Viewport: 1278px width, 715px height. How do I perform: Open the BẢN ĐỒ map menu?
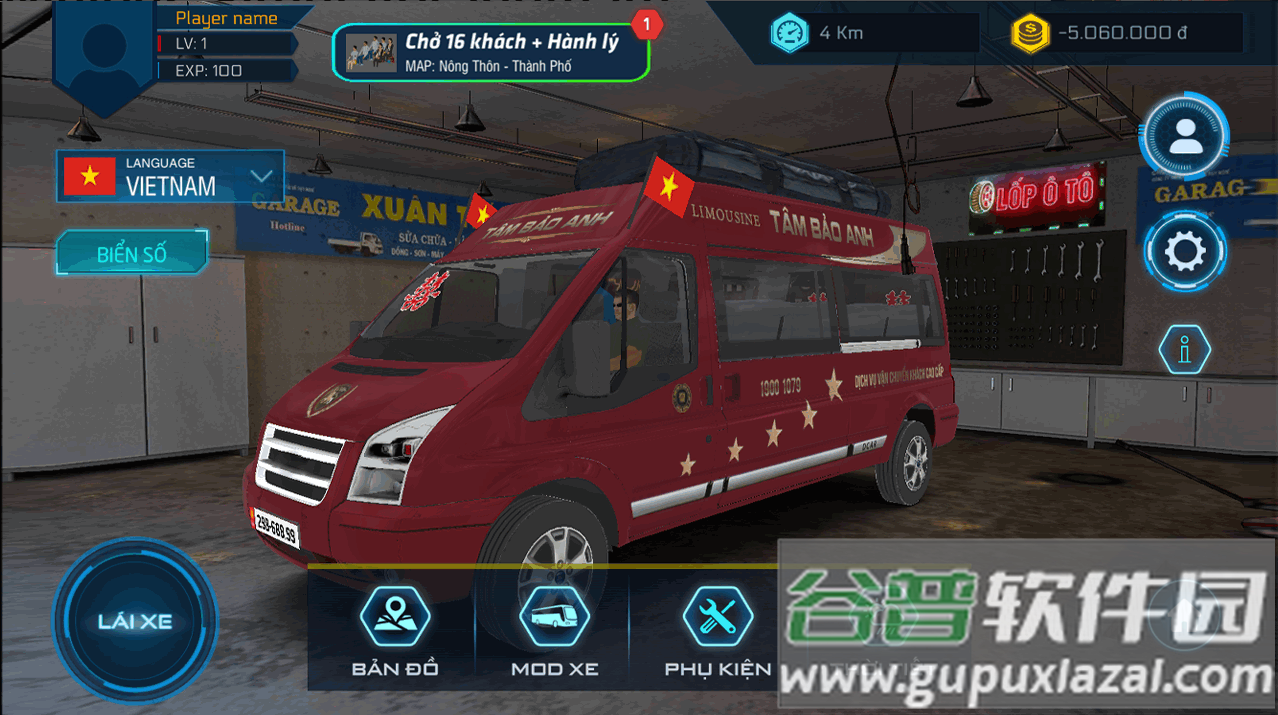click(395, 631)
